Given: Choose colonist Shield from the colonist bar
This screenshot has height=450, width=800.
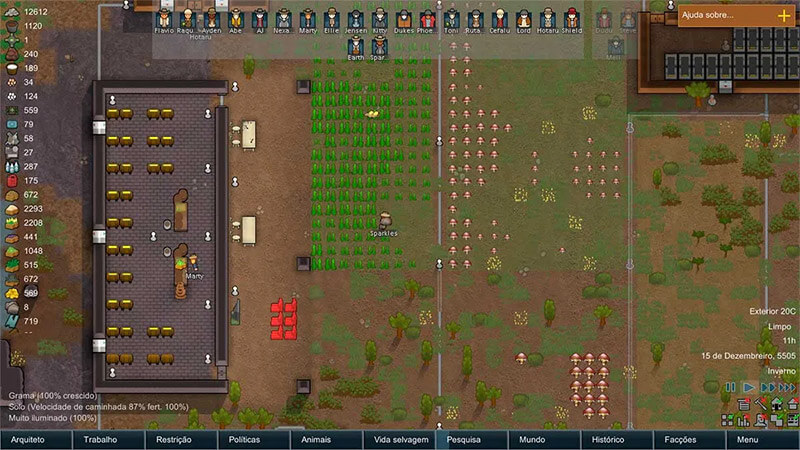Looking at the screenshot, I should (571, 19).
